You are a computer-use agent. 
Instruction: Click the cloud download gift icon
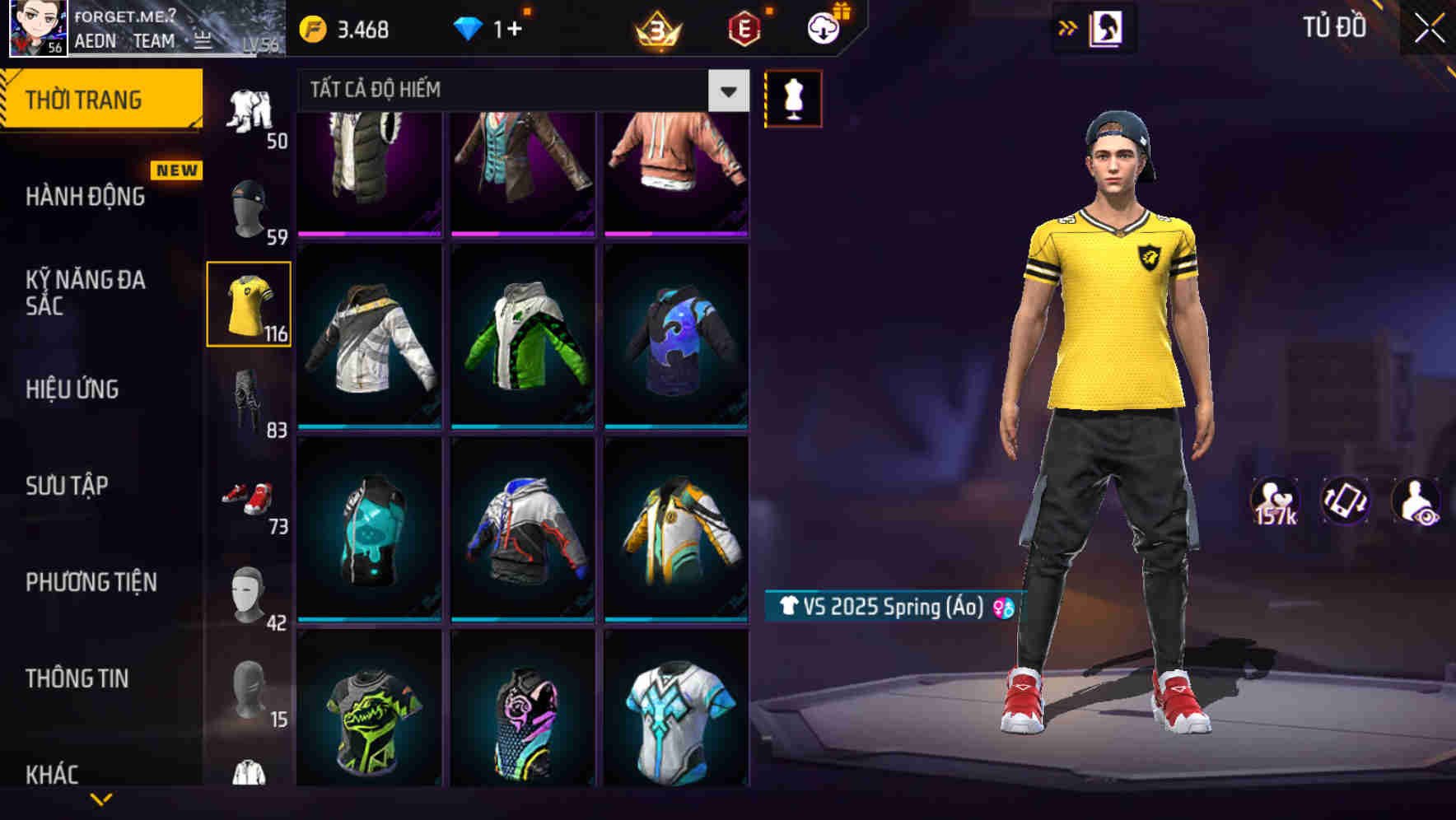pos(822,26)
